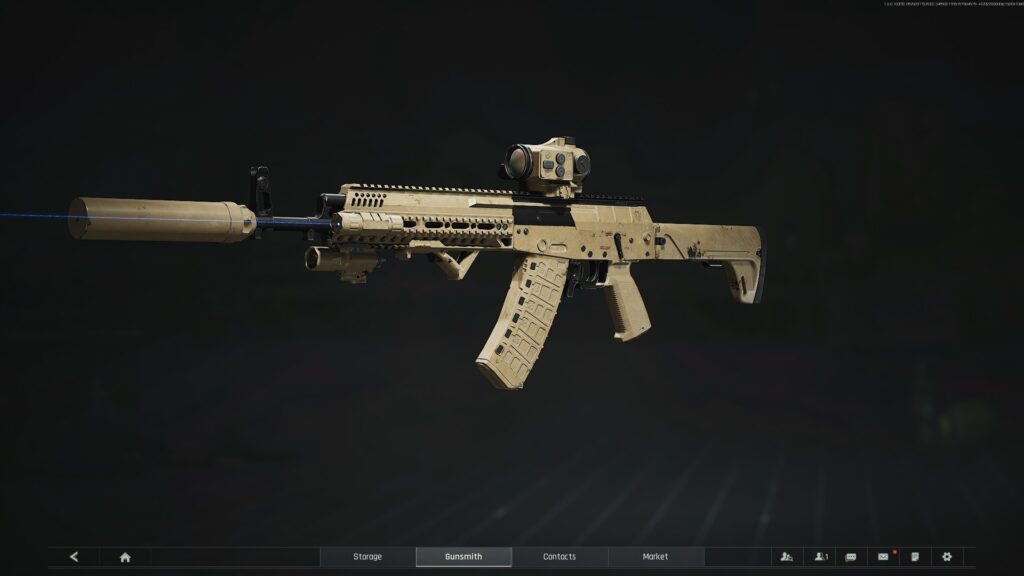Open the squad invite icon
This screenshot has height=576, width=1024.
tap(787, 557)
